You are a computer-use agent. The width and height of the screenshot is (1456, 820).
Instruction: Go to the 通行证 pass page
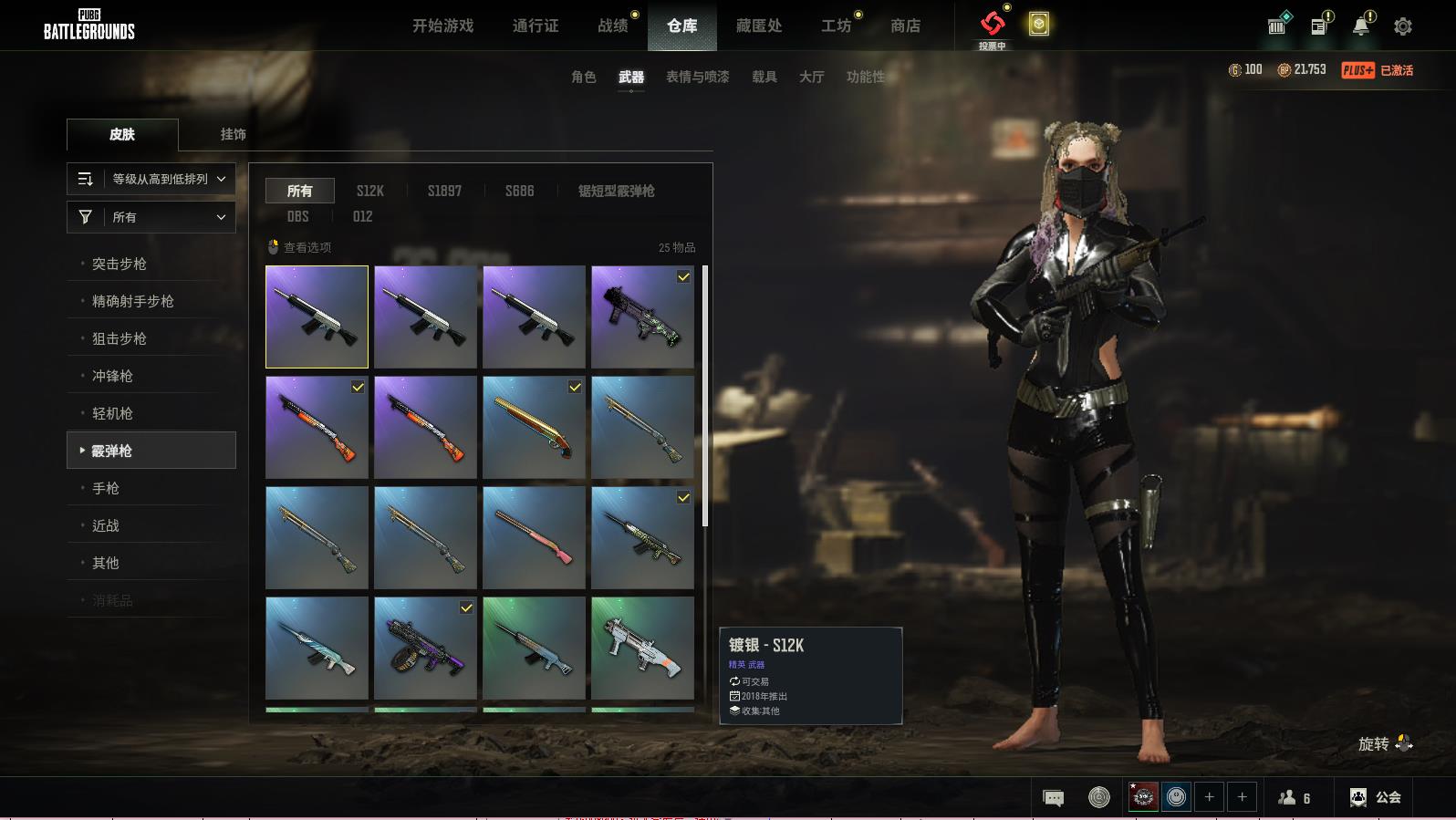536,26
